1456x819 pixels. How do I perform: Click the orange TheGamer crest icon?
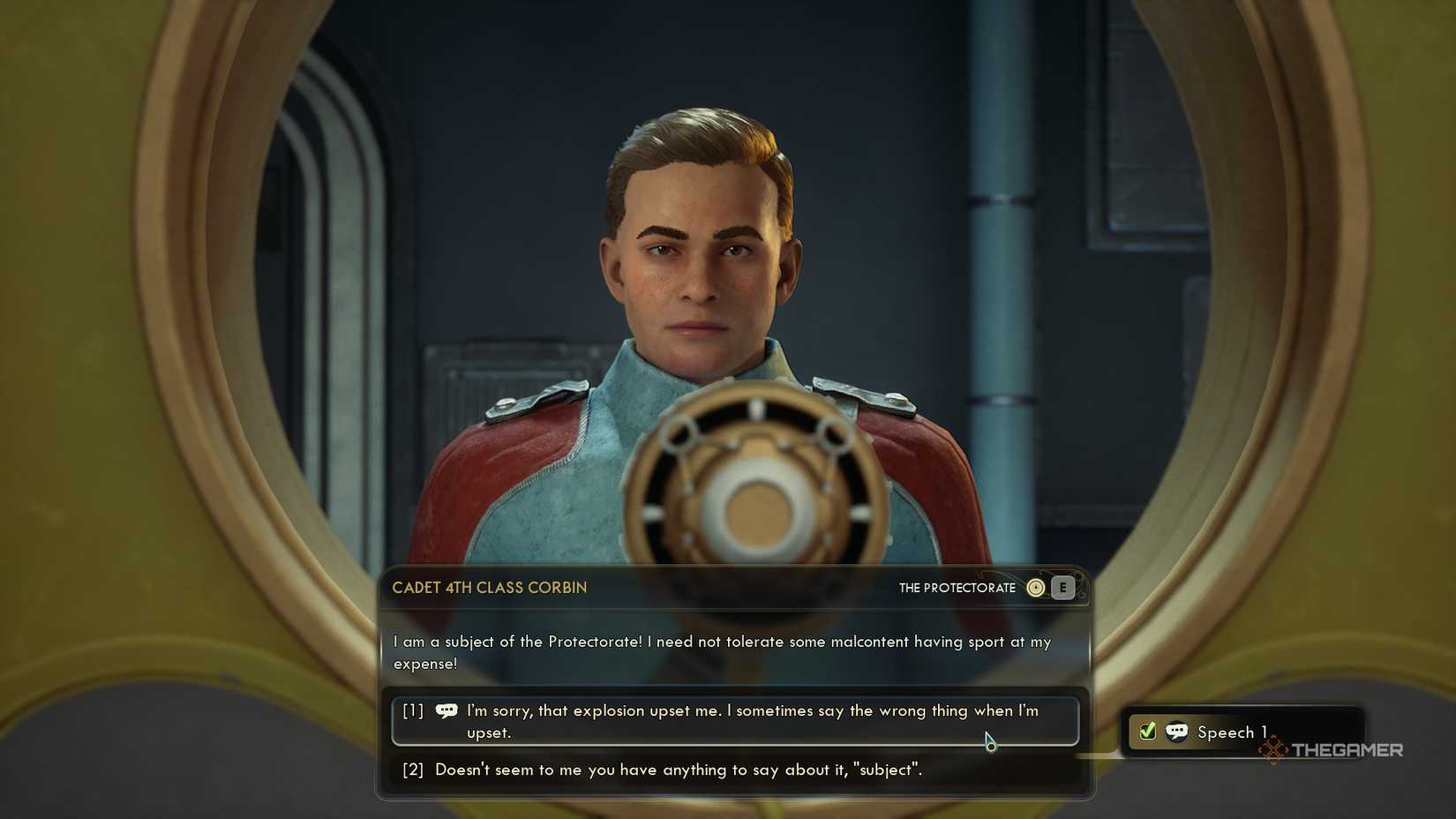click(x=1273, y=750)
